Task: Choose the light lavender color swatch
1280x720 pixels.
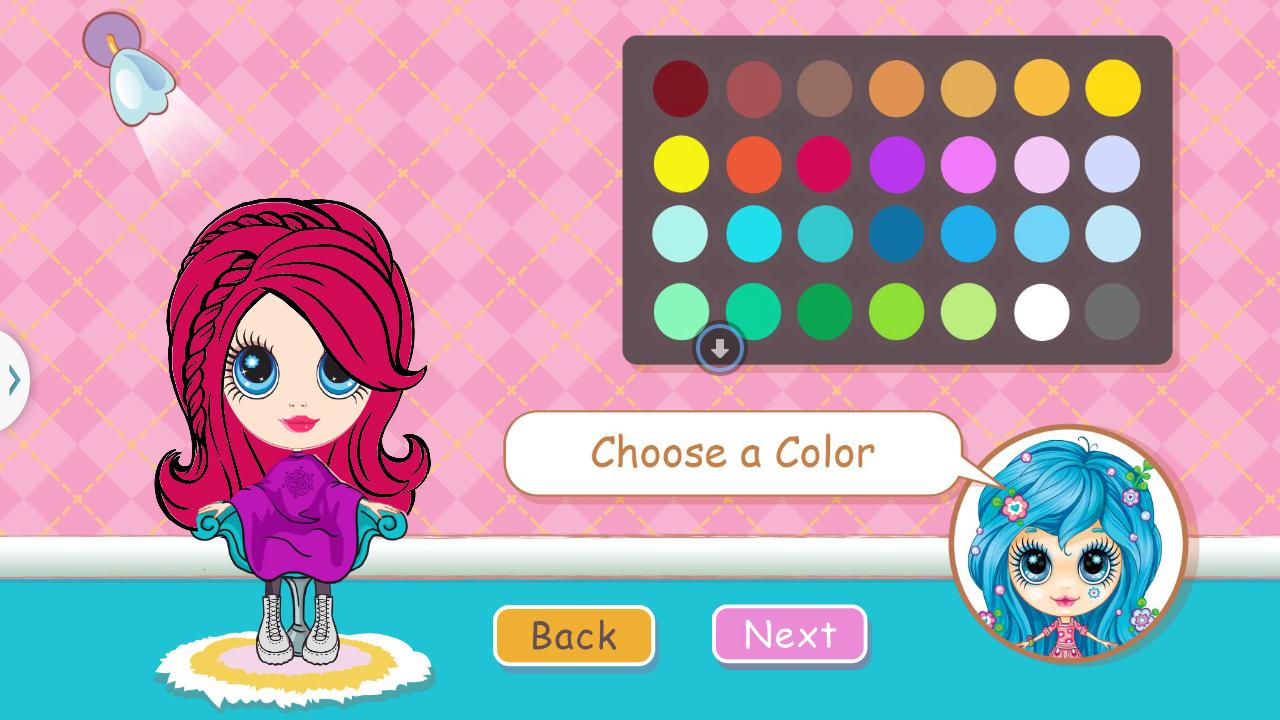Action: pos(1113,163)
